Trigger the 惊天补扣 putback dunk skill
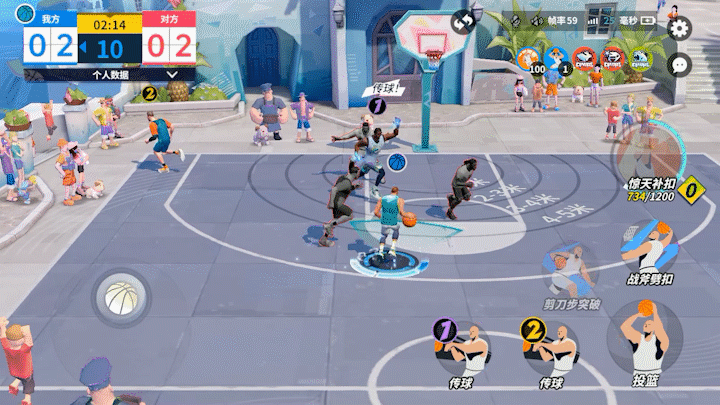720x405 pixels. coord(650,160)
